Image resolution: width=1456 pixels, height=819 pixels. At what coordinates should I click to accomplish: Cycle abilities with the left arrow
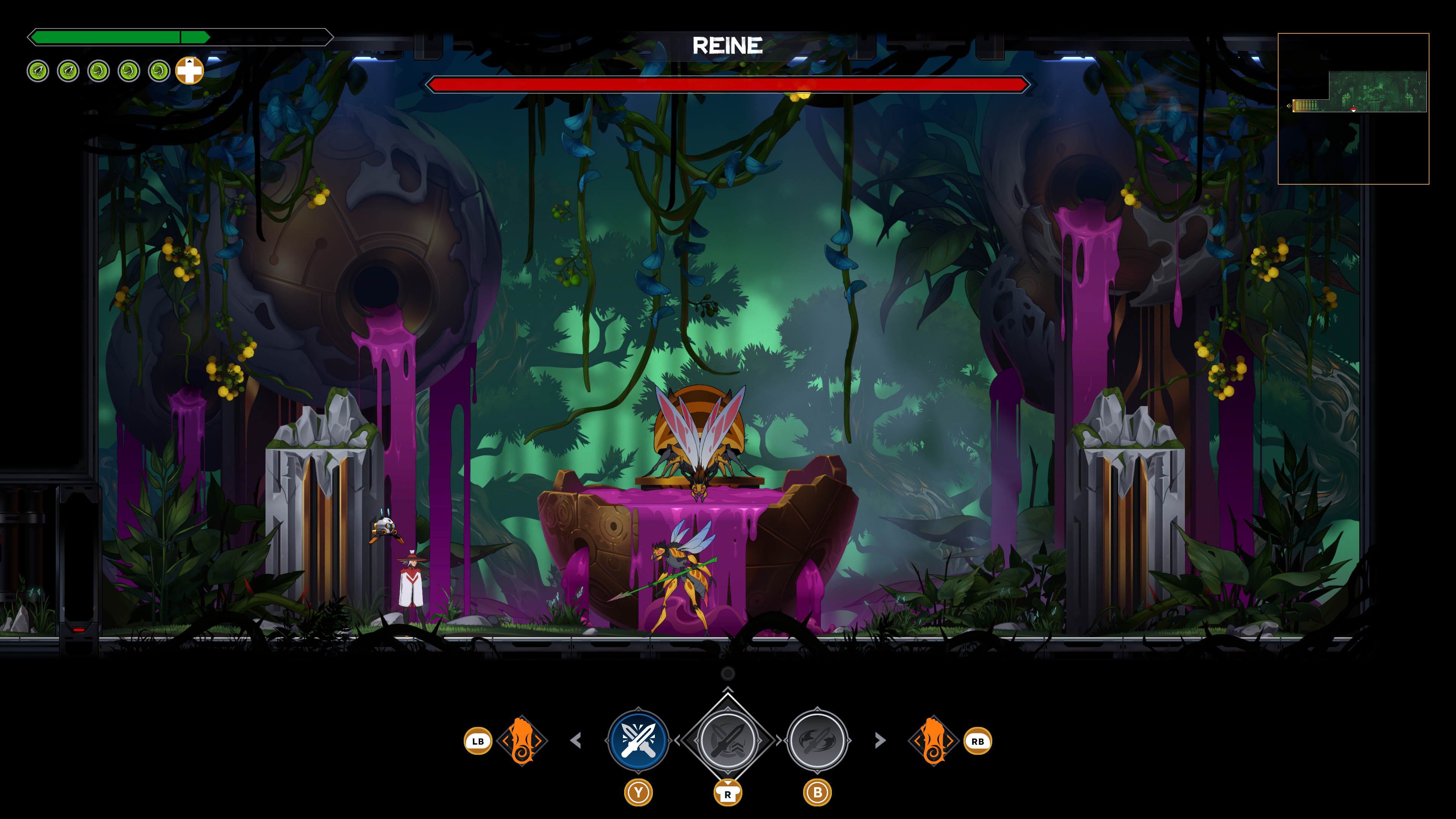[576, 741]
